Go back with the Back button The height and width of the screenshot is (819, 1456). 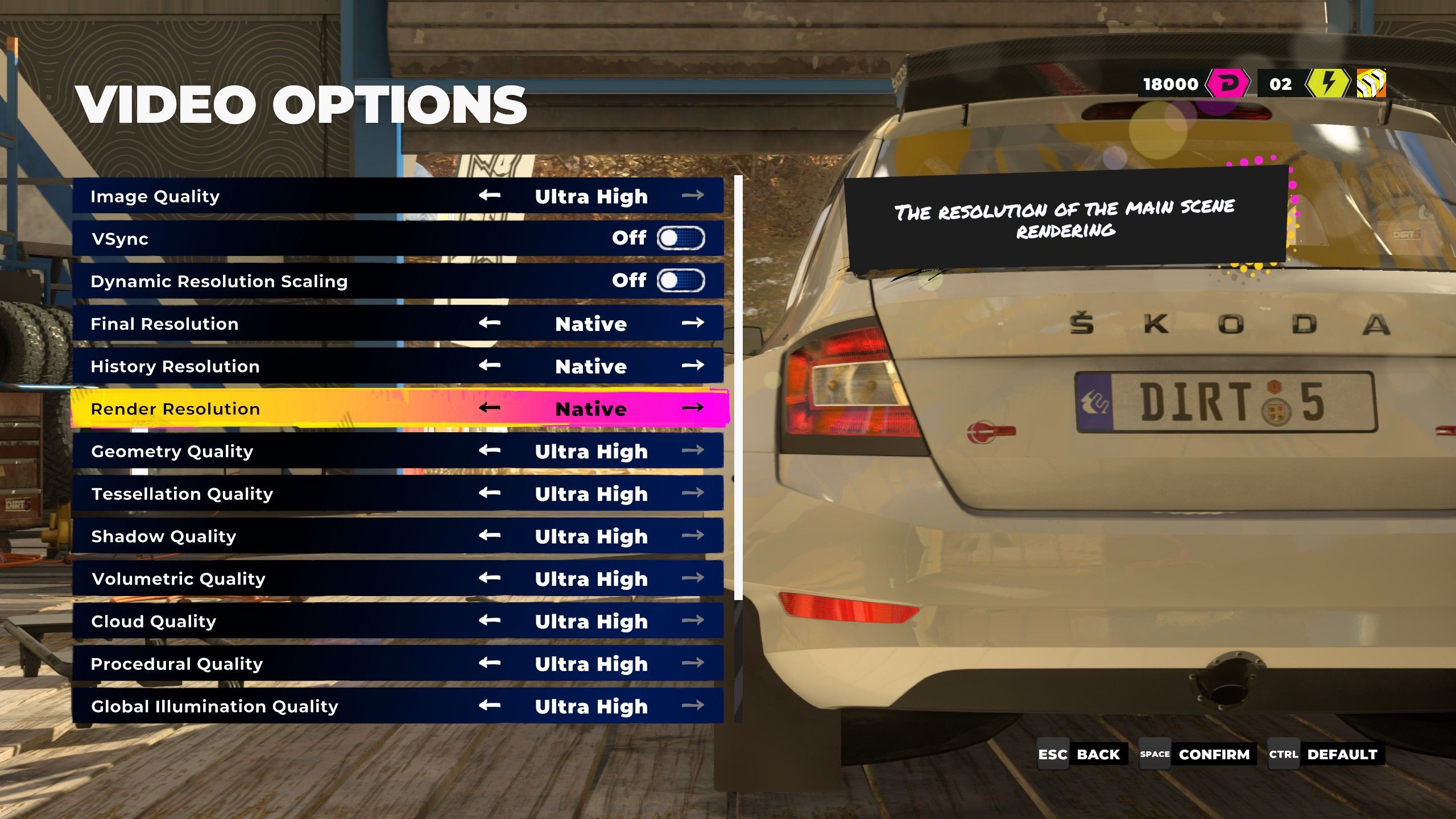[x=1082, y=754]
